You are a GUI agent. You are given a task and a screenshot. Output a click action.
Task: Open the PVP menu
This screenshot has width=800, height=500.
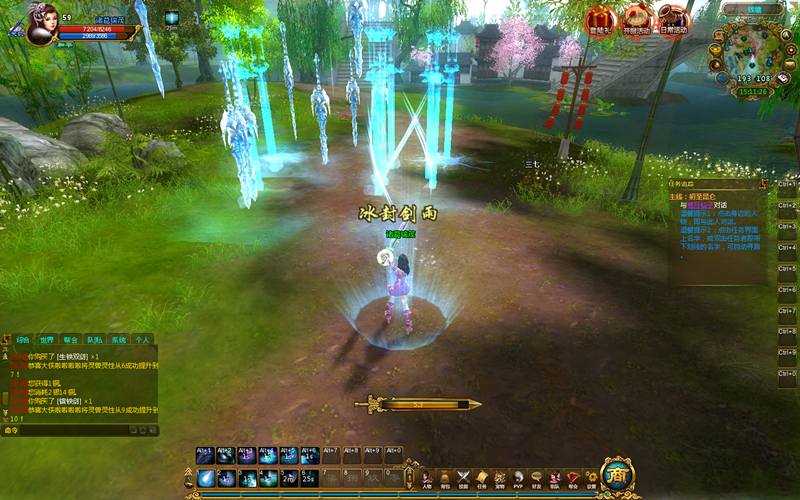click(x=518, y=479)
